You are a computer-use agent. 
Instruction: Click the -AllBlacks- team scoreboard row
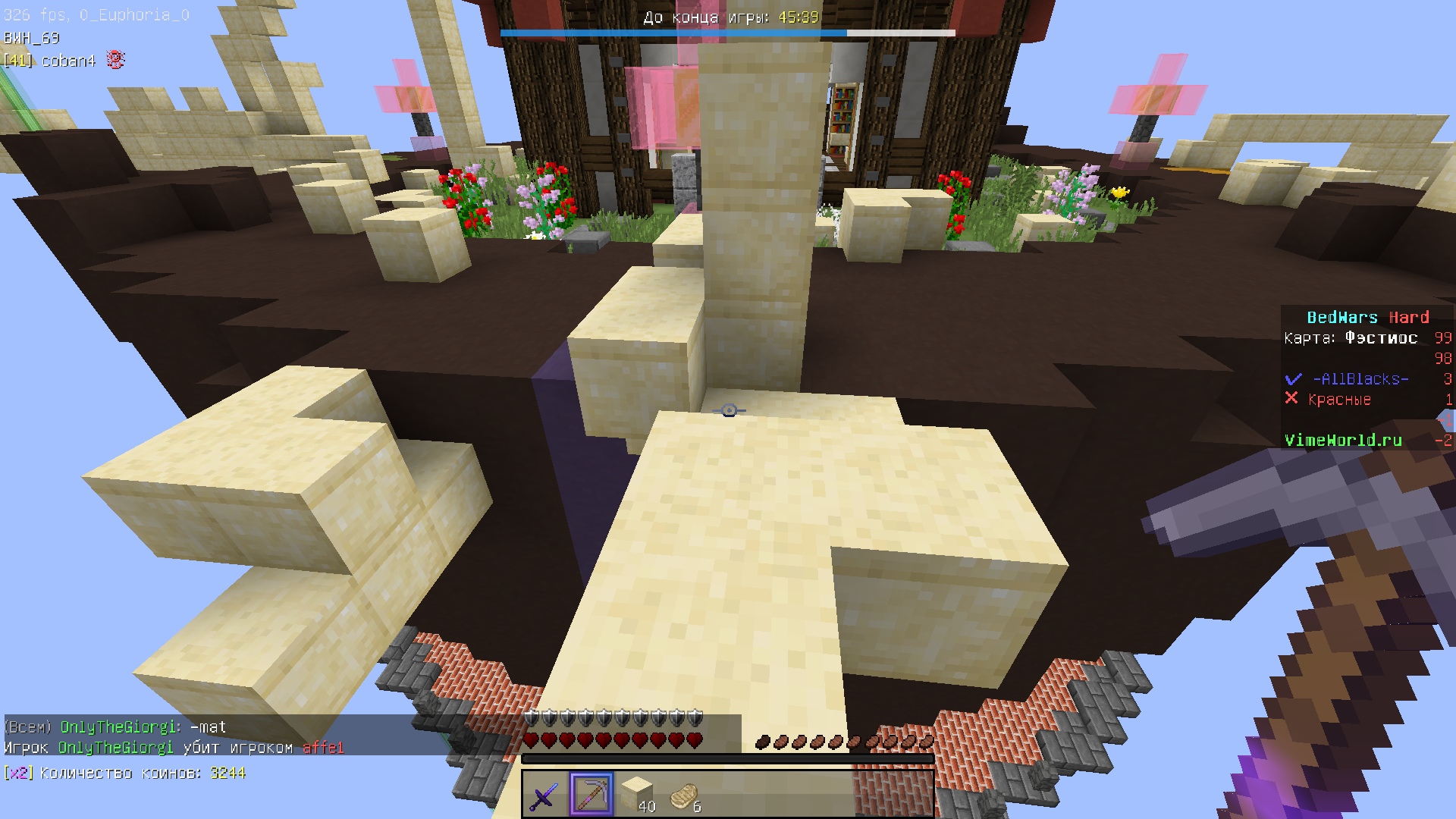1360,379
